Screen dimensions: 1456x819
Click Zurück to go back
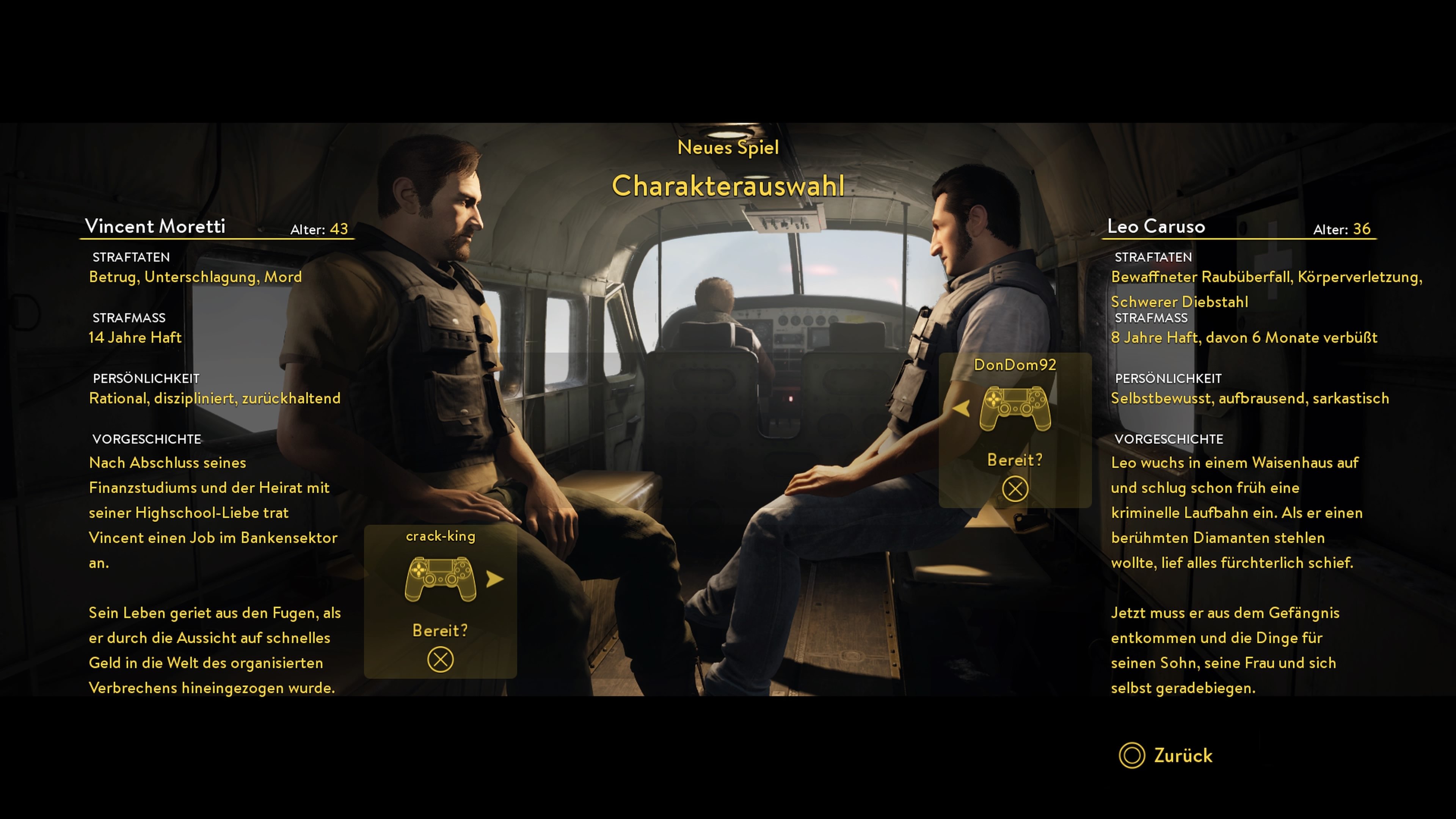[x=1185, y=756]
